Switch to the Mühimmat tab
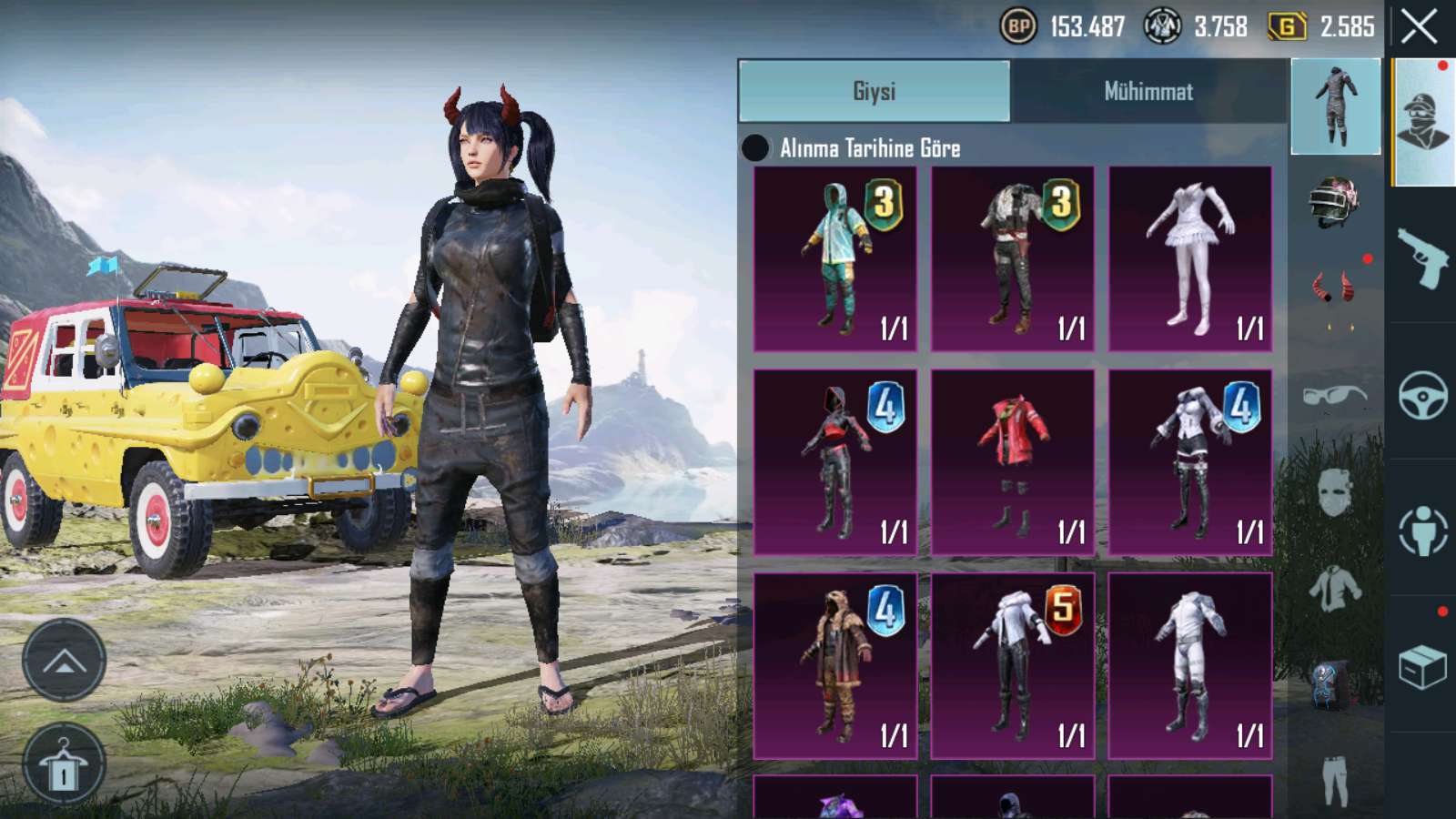This screenshot has width=1456, height=819. (x=1148, y=91)
